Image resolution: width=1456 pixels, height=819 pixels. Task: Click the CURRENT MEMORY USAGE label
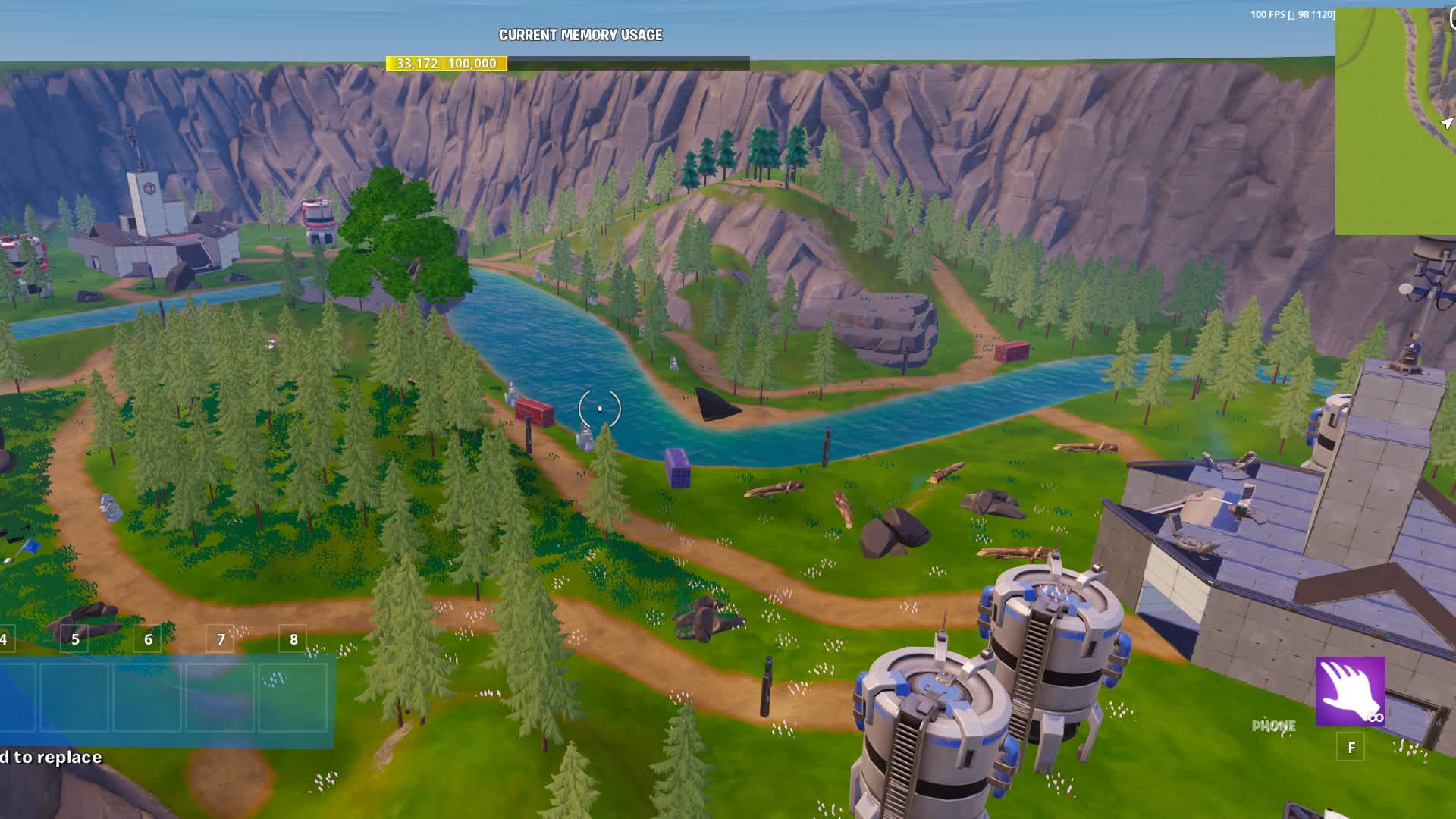point(580,34)
